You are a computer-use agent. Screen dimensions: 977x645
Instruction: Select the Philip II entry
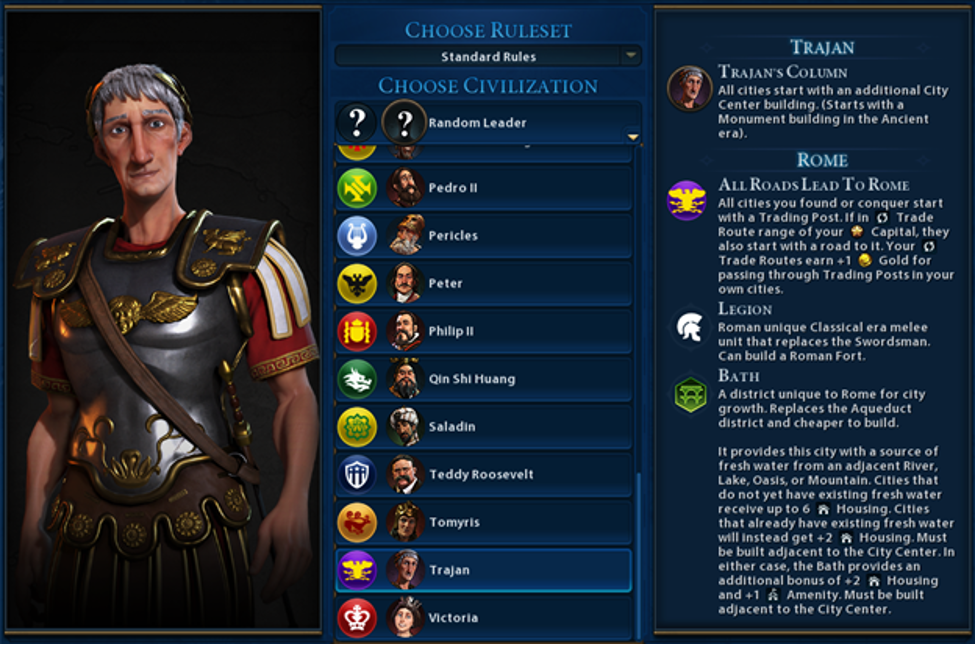tap(484, 331)
